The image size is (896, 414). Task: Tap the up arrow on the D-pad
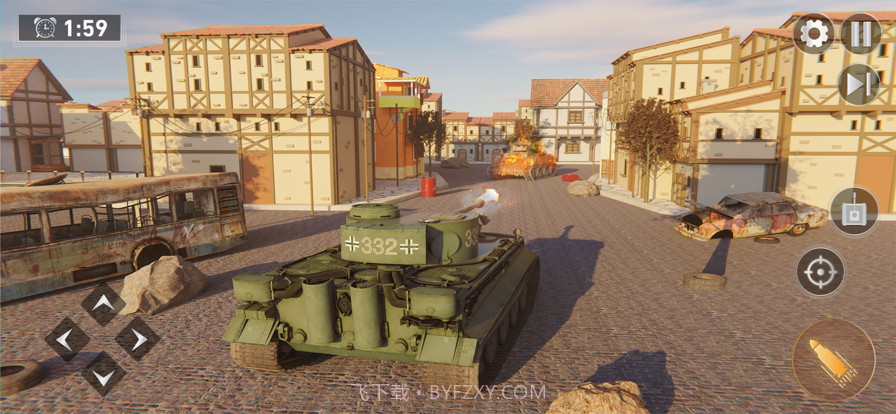[x=103, y=303]
